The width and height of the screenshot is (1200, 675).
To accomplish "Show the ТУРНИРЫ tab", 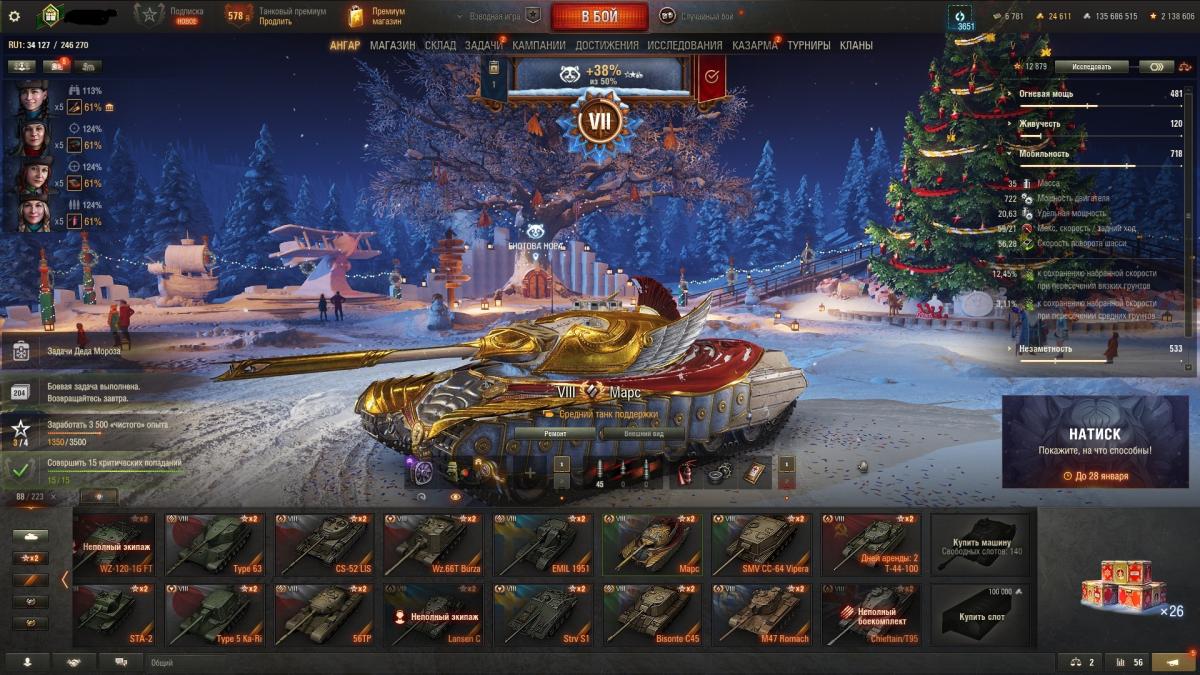I will click(808, 45).
